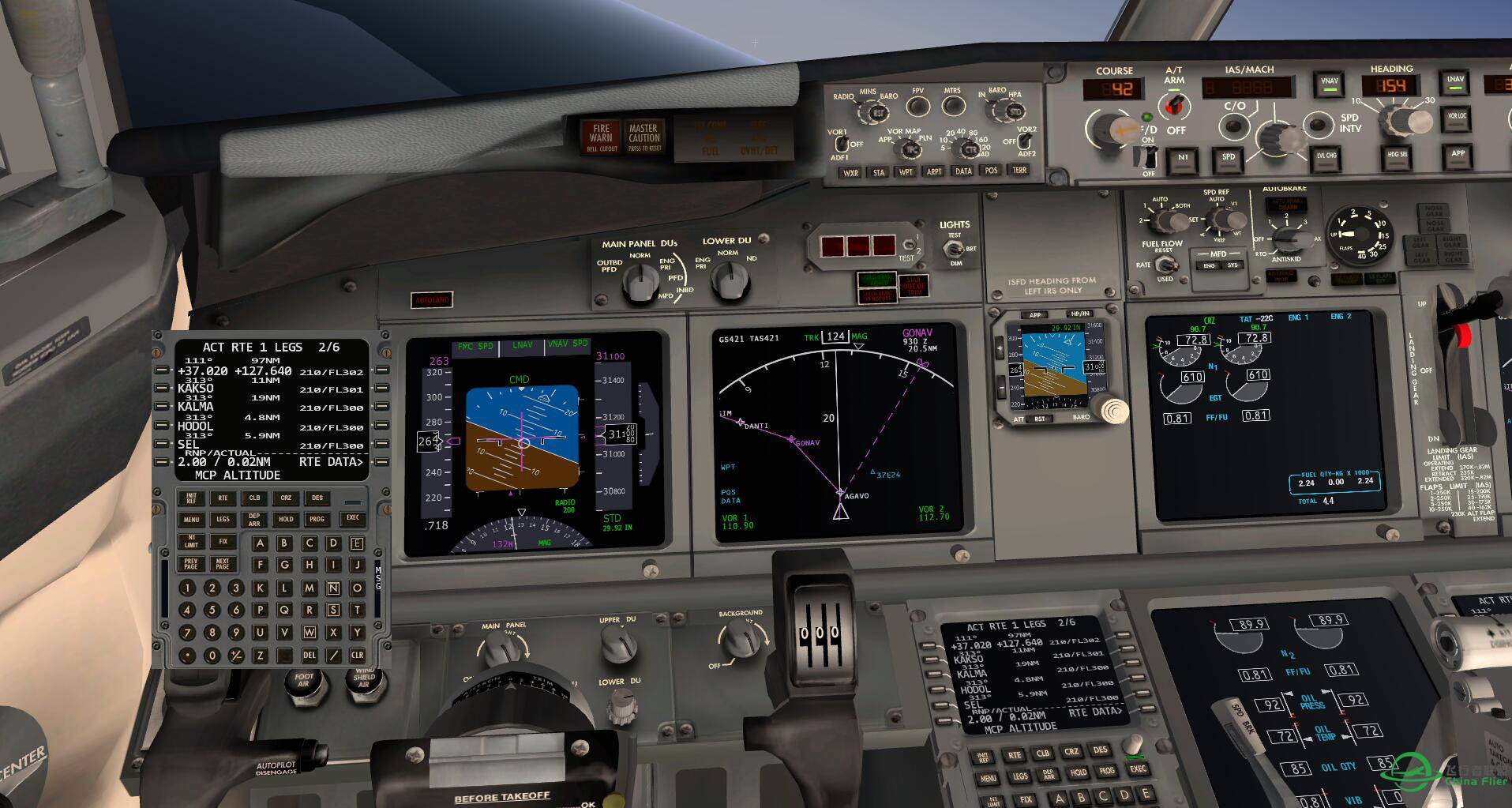
Task: Open the PROG page on the CDU
Action: pyautogui.click(x=319, y=520)
